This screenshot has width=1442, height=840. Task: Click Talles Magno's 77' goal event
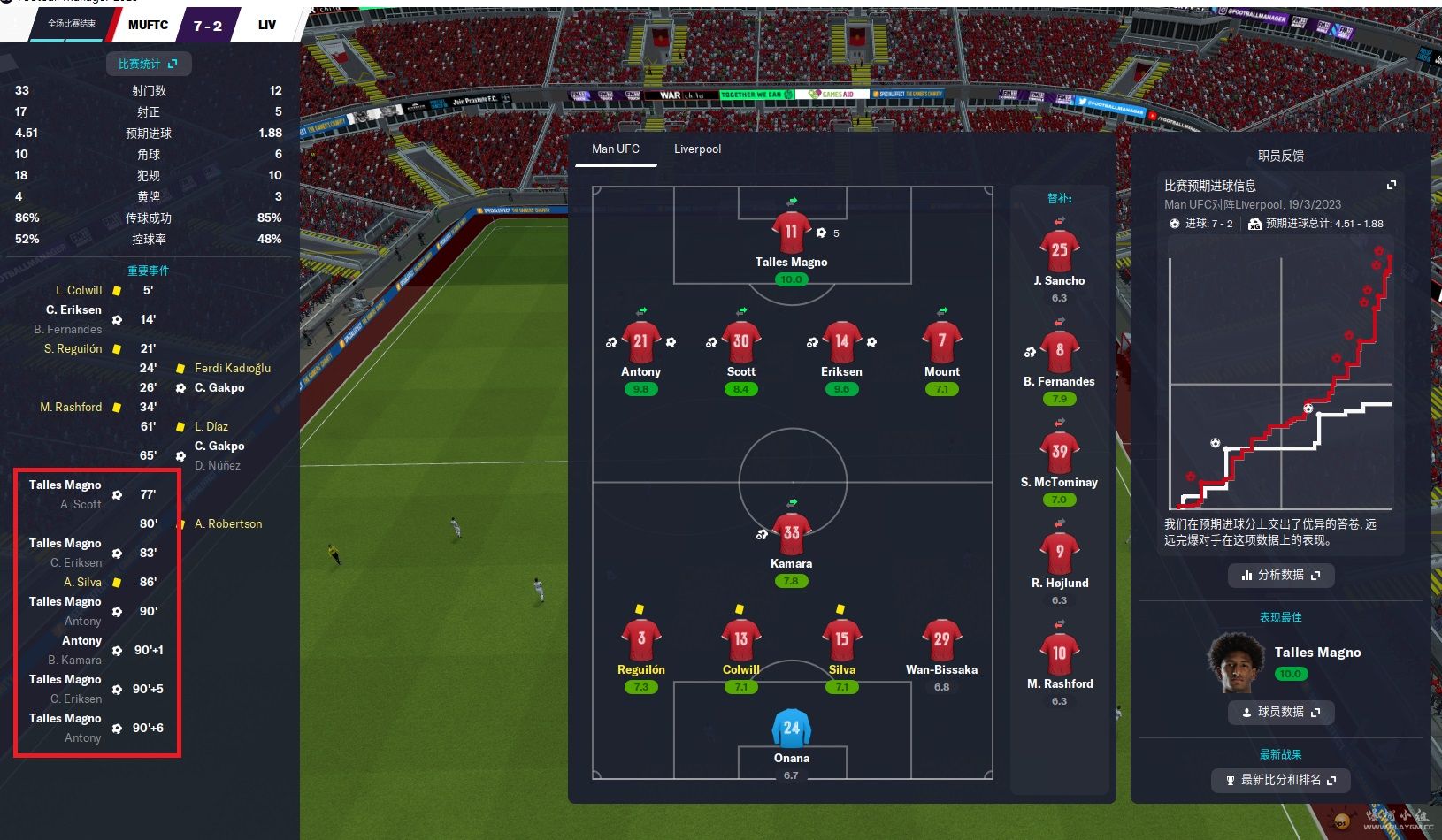65,485
